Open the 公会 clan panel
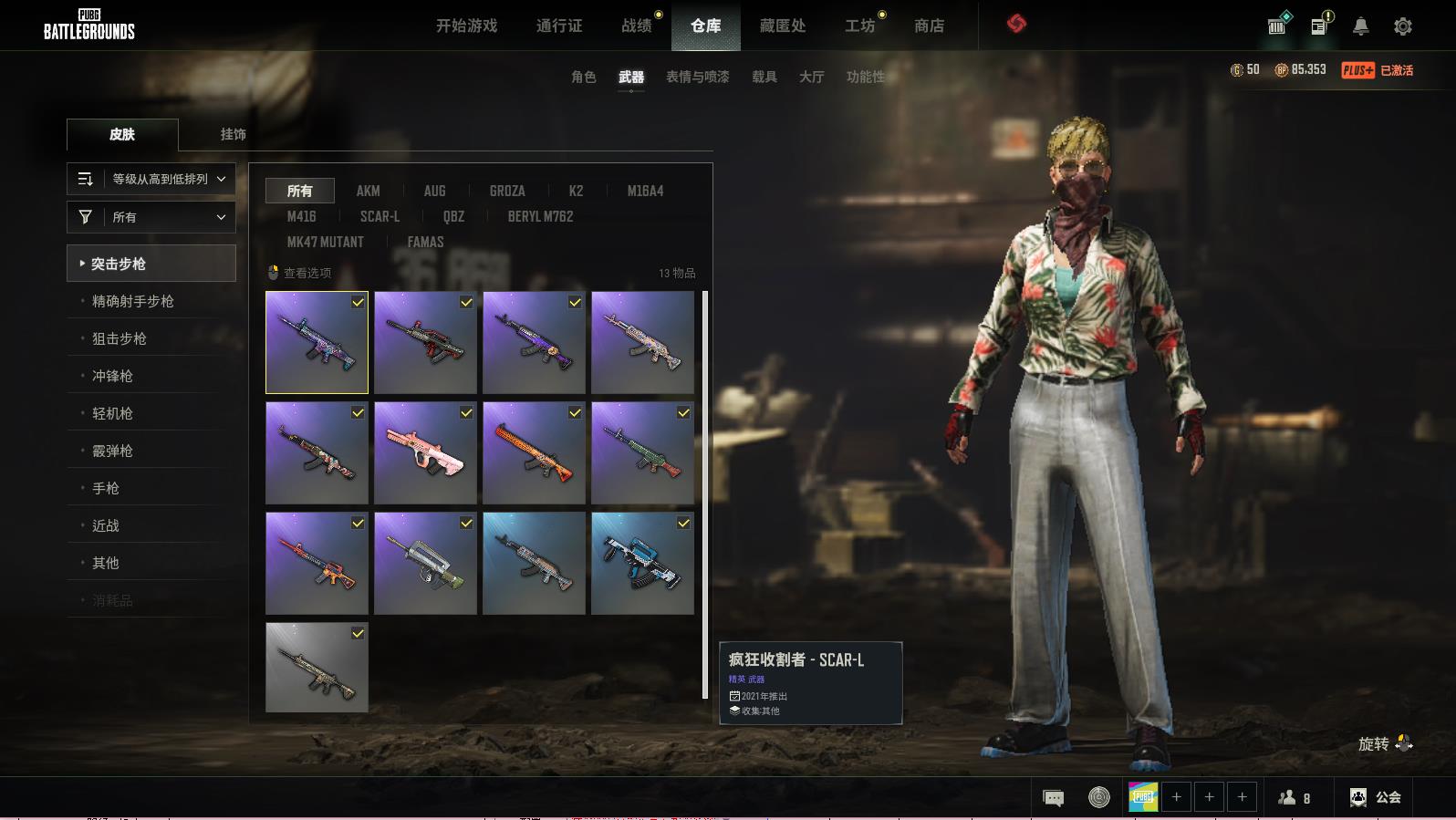Image resolution: width=1456 pixels, height=820 pixels. pos(1376,797)
